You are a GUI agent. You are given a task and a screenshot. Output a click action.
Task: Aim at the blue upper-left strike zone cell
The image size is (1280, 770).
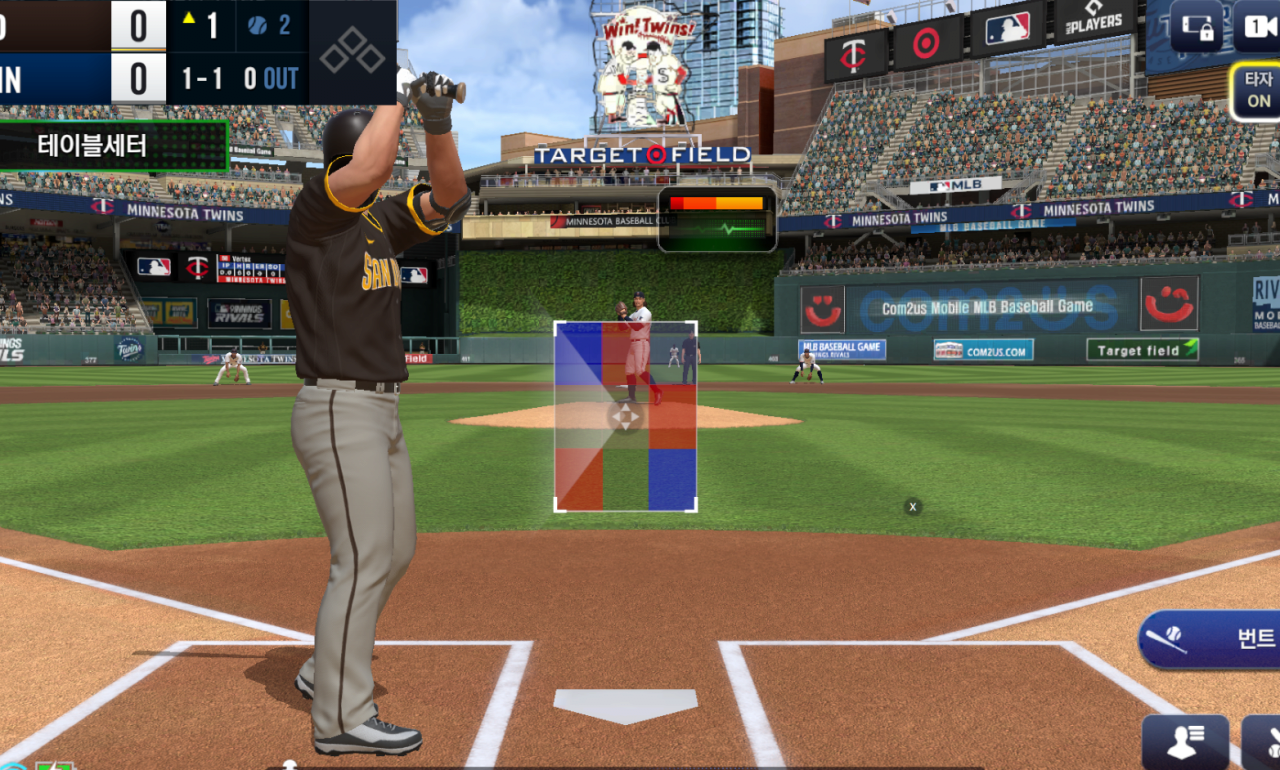pos(578,354)
